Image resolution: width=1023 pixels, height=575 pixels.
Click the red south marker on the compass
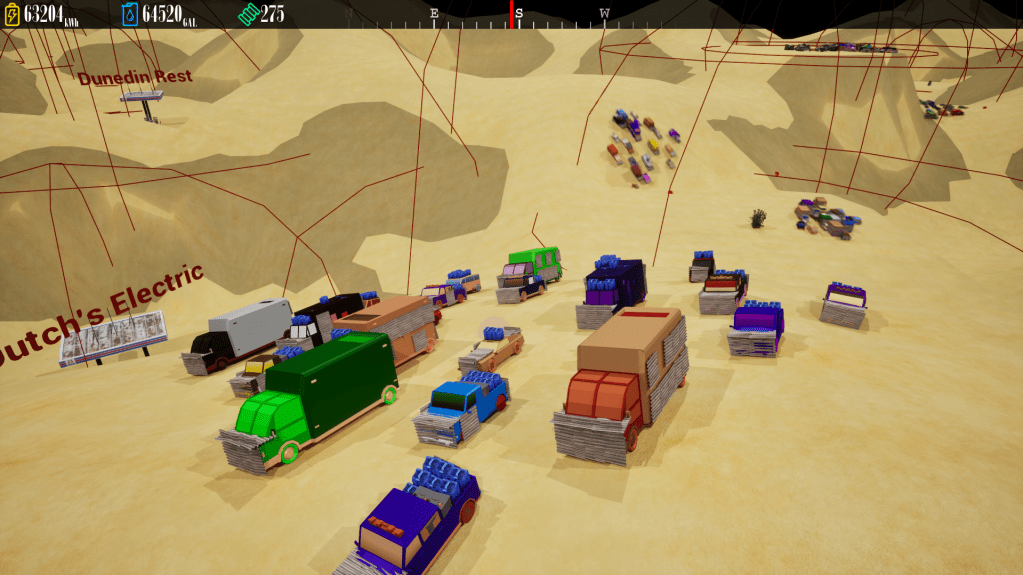[x=511, y=14]
